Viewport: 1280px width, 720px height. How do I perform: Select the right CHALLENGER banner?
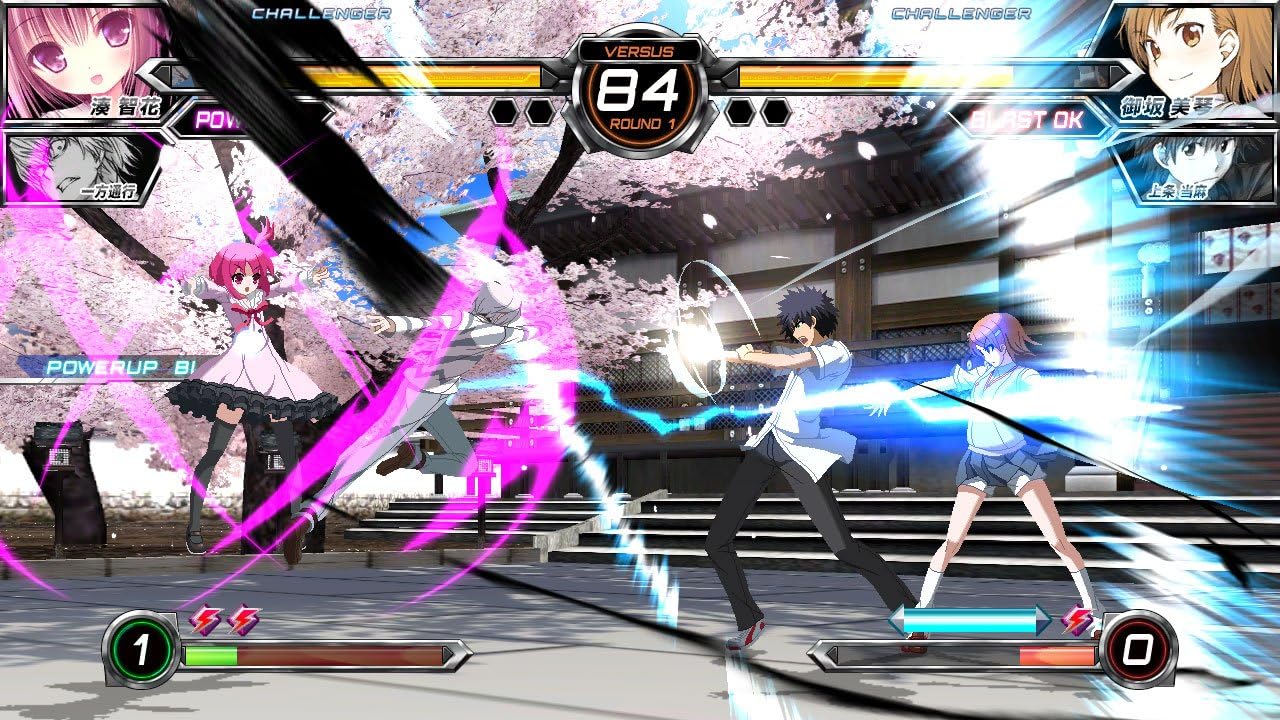tap(961, 13)
